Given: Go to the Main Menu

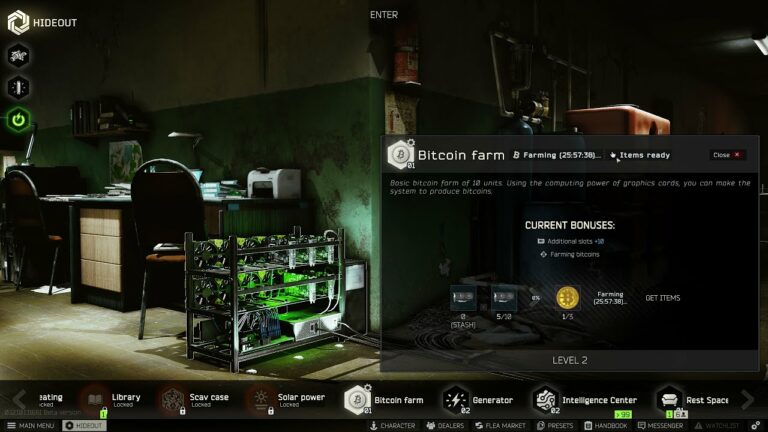Looking at the screenshot, I should 30,426.
